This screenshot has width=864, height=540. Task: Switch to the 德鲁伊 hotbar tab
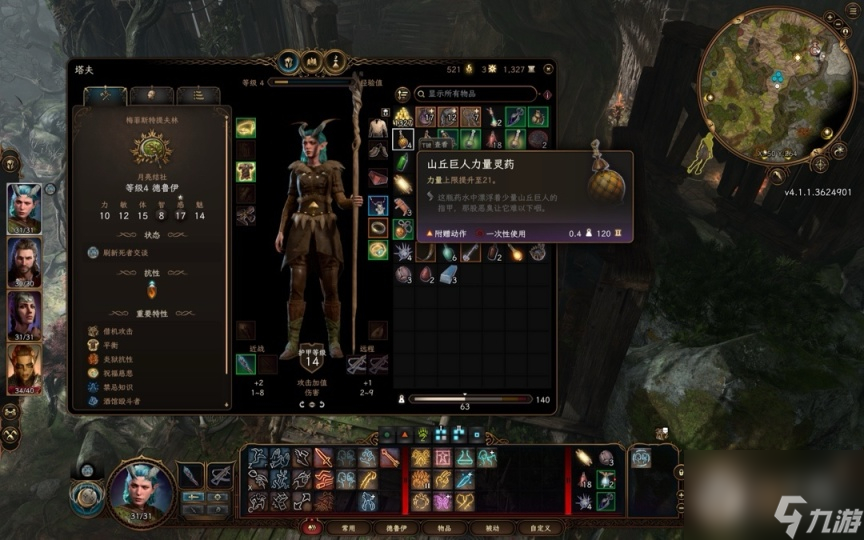[x=394, y=527]
